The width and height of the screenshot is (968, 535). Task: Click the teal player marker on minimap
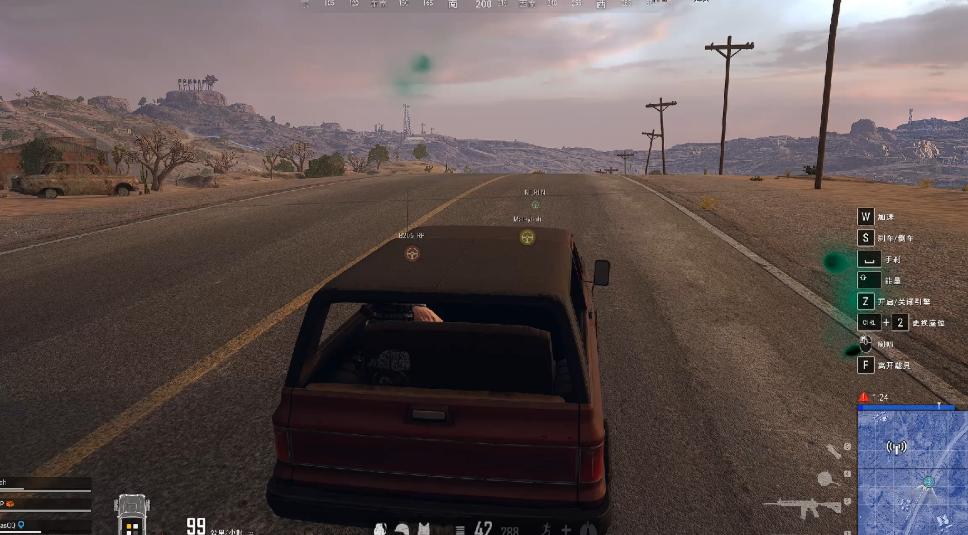(x=929, y=482)
